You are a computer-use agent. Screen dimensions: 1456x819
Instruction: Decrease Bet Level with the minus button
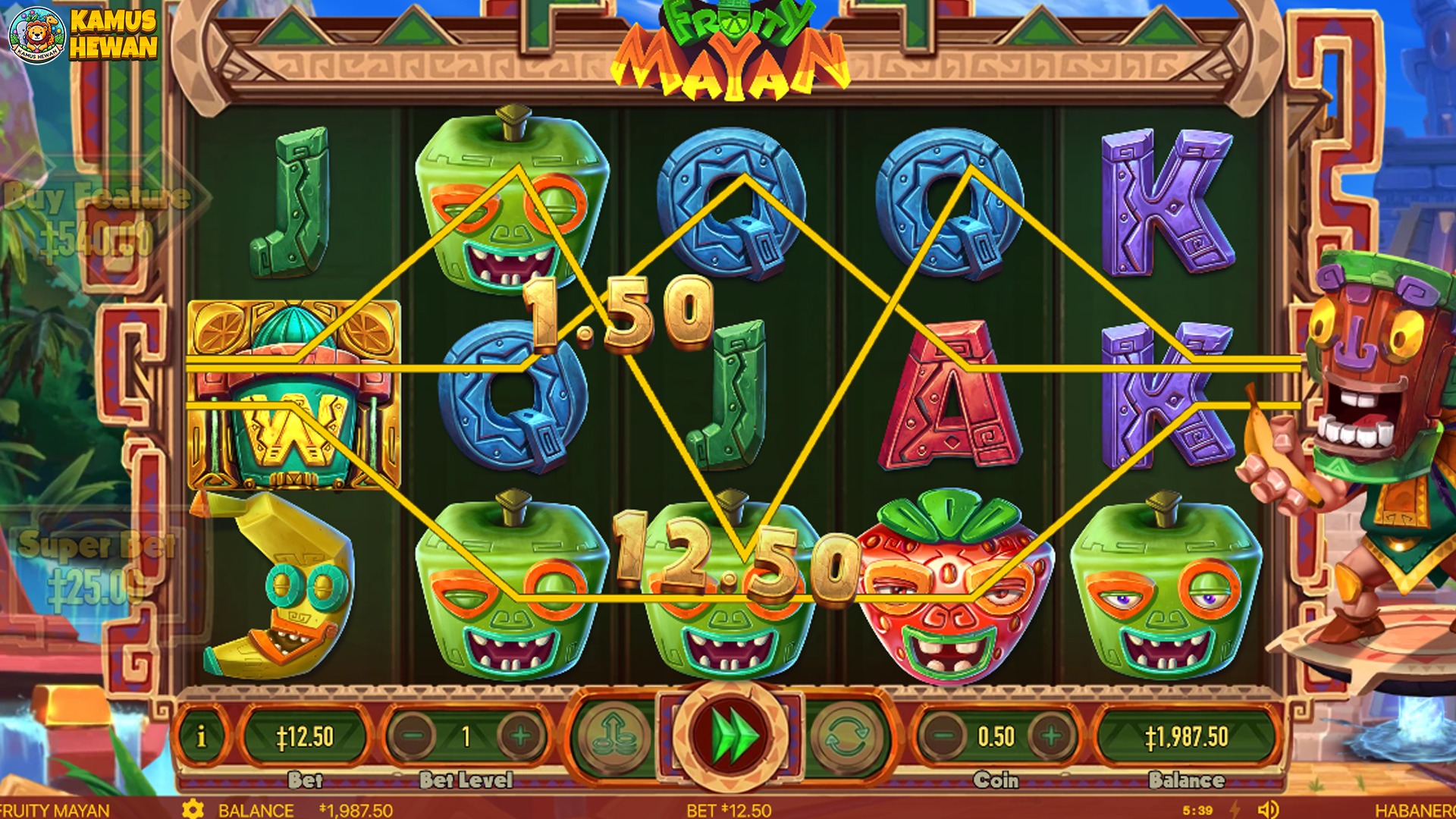click(x=413, y=736)
